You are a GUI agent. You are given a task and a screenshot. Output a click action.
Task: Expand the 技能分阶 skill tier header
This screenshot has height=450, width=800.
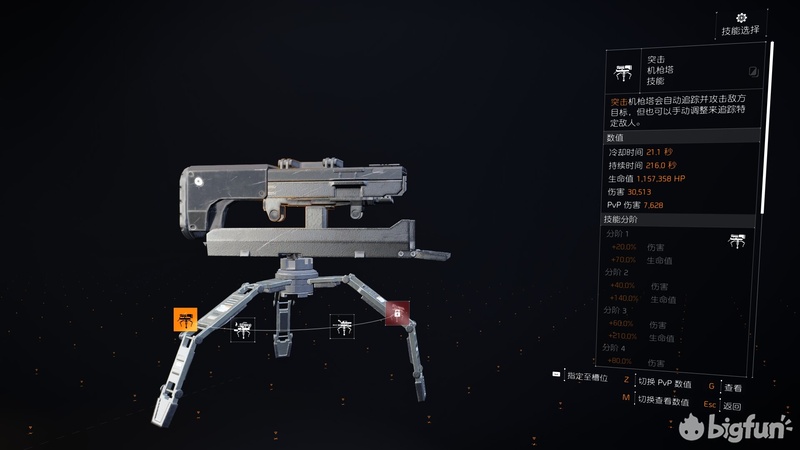pos(681,219)
